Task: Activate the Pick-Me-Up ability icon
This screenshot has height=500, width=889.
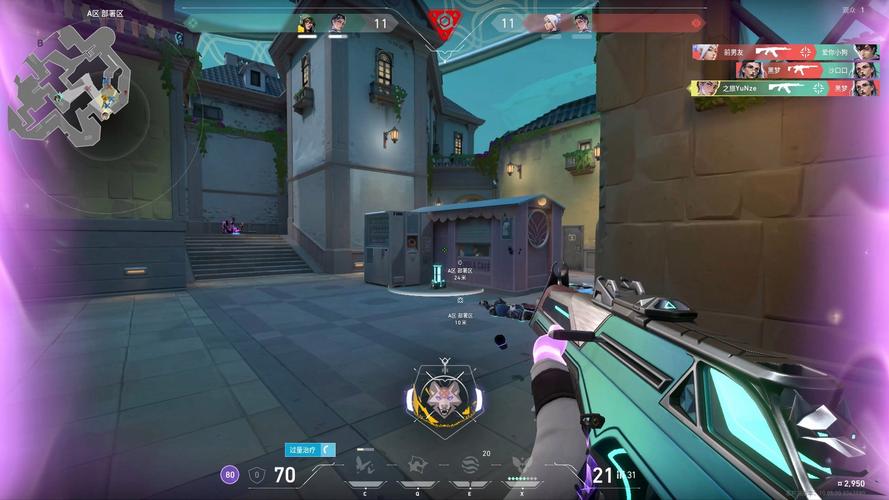Action: [364, 465]
